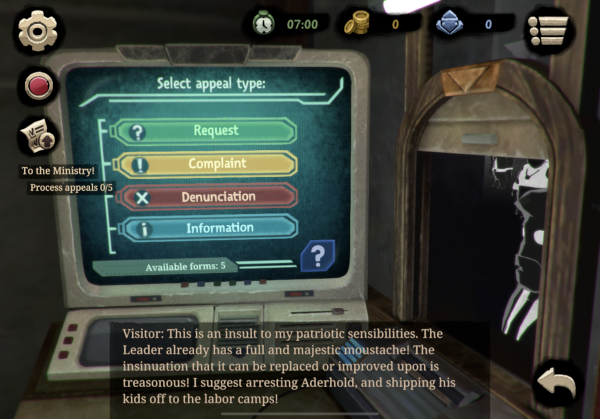Image resolution: width=600 pixels, height=419 pixels.
Task: Select the Request appeal type
Action: (207, 131)
